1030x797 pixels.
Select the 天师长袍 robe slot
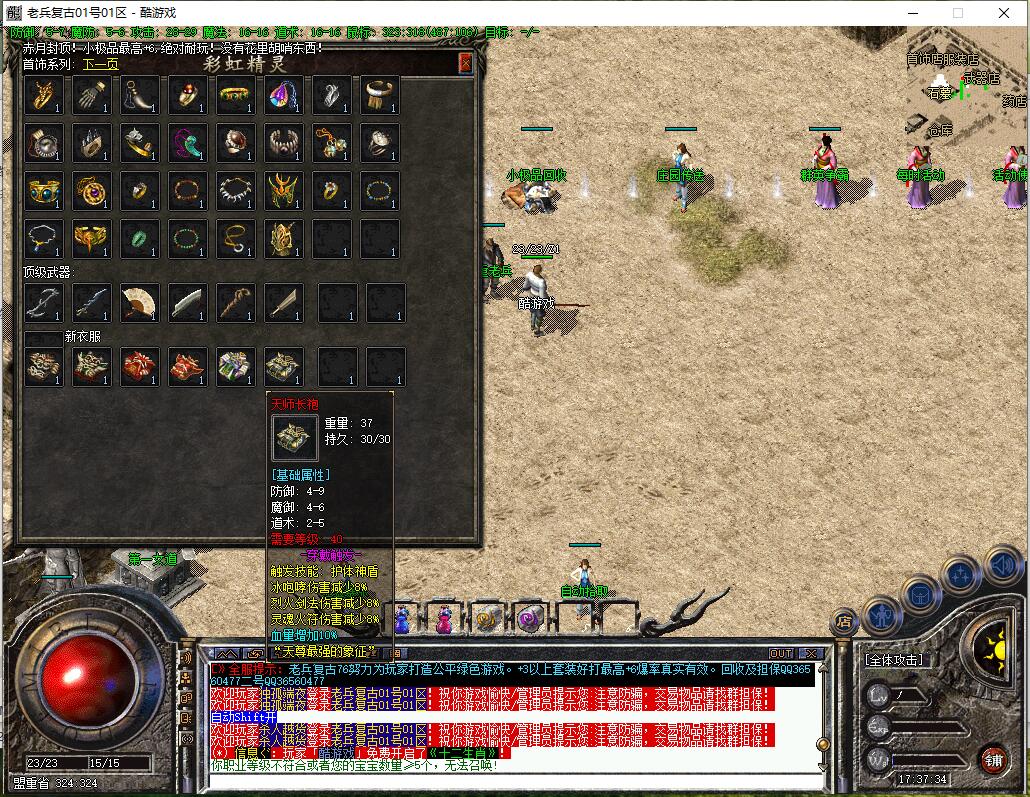click(283, 367)
